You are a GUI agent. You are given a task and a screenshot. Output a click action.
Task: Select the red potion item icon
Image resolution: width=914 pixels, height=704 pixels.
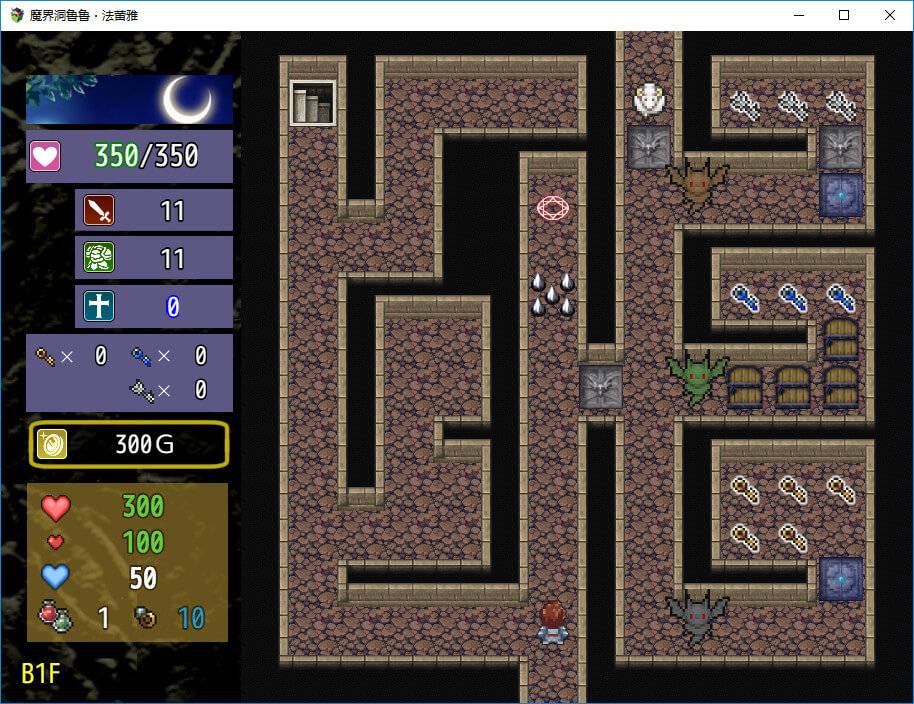[x=54, y=617]
